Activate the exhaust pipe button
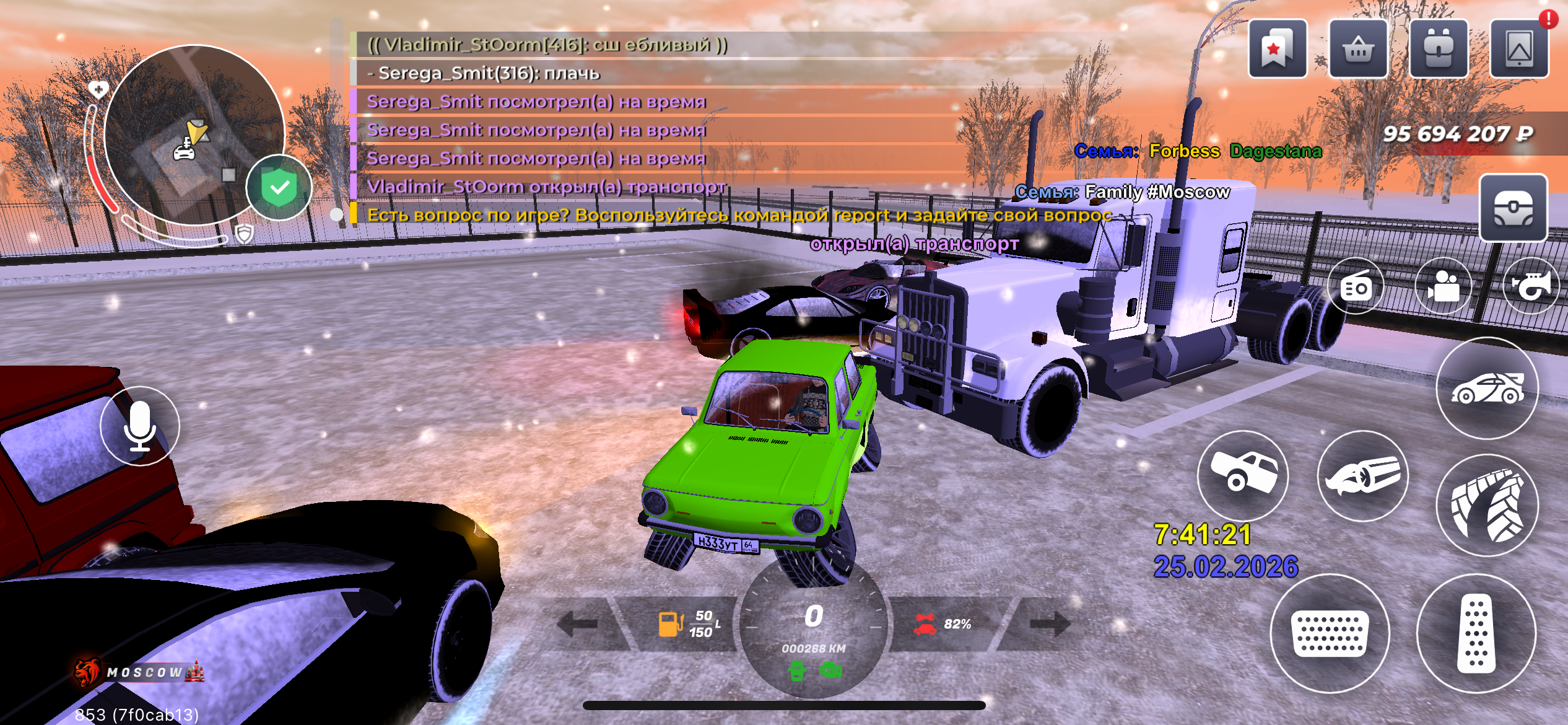The width and height of the screenshot is (1568, 725). click(1362, 475)
